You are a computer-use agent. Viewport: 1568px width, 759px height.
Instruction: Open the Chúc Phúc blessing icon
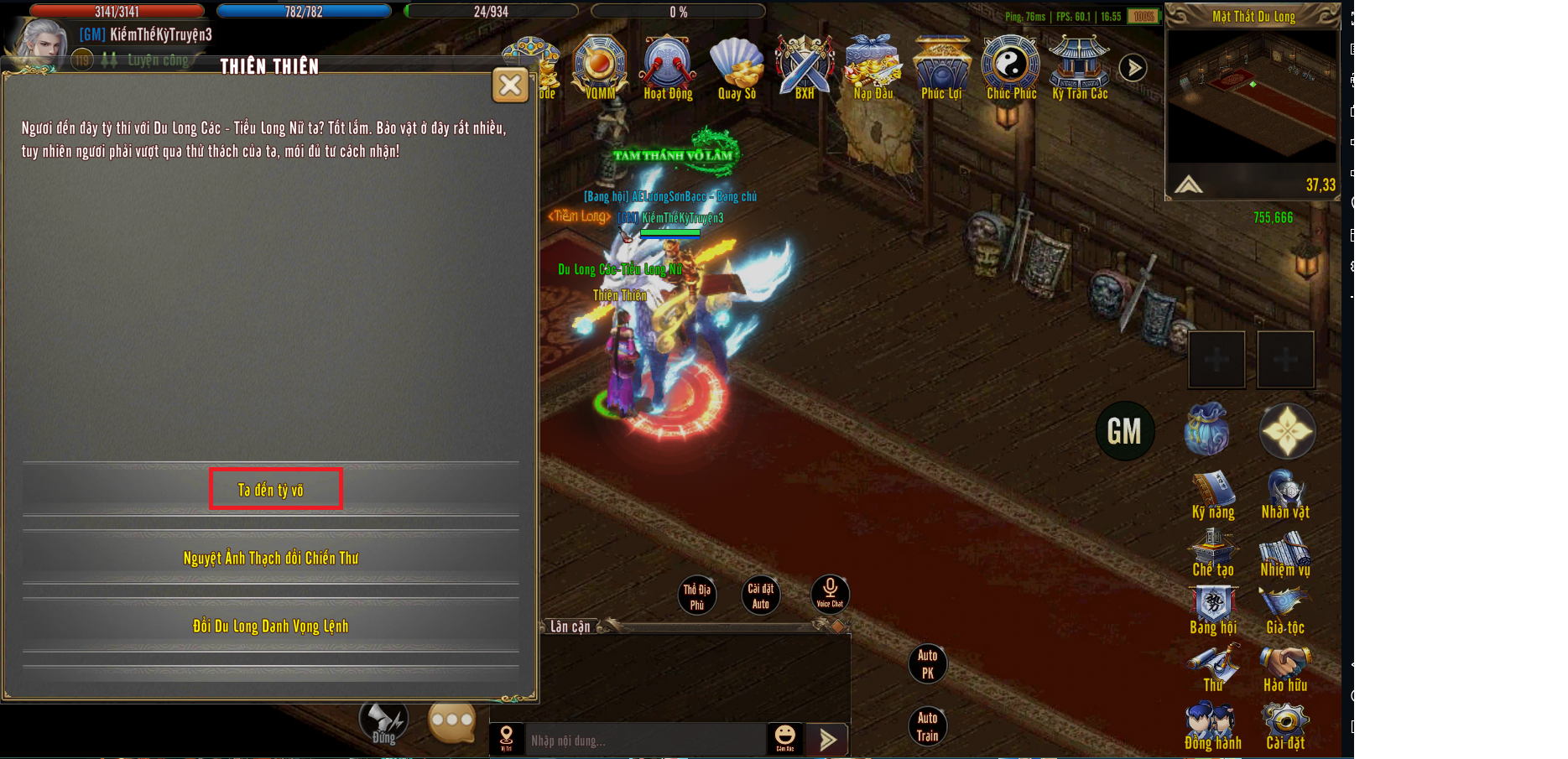(x=1011, y=67)
